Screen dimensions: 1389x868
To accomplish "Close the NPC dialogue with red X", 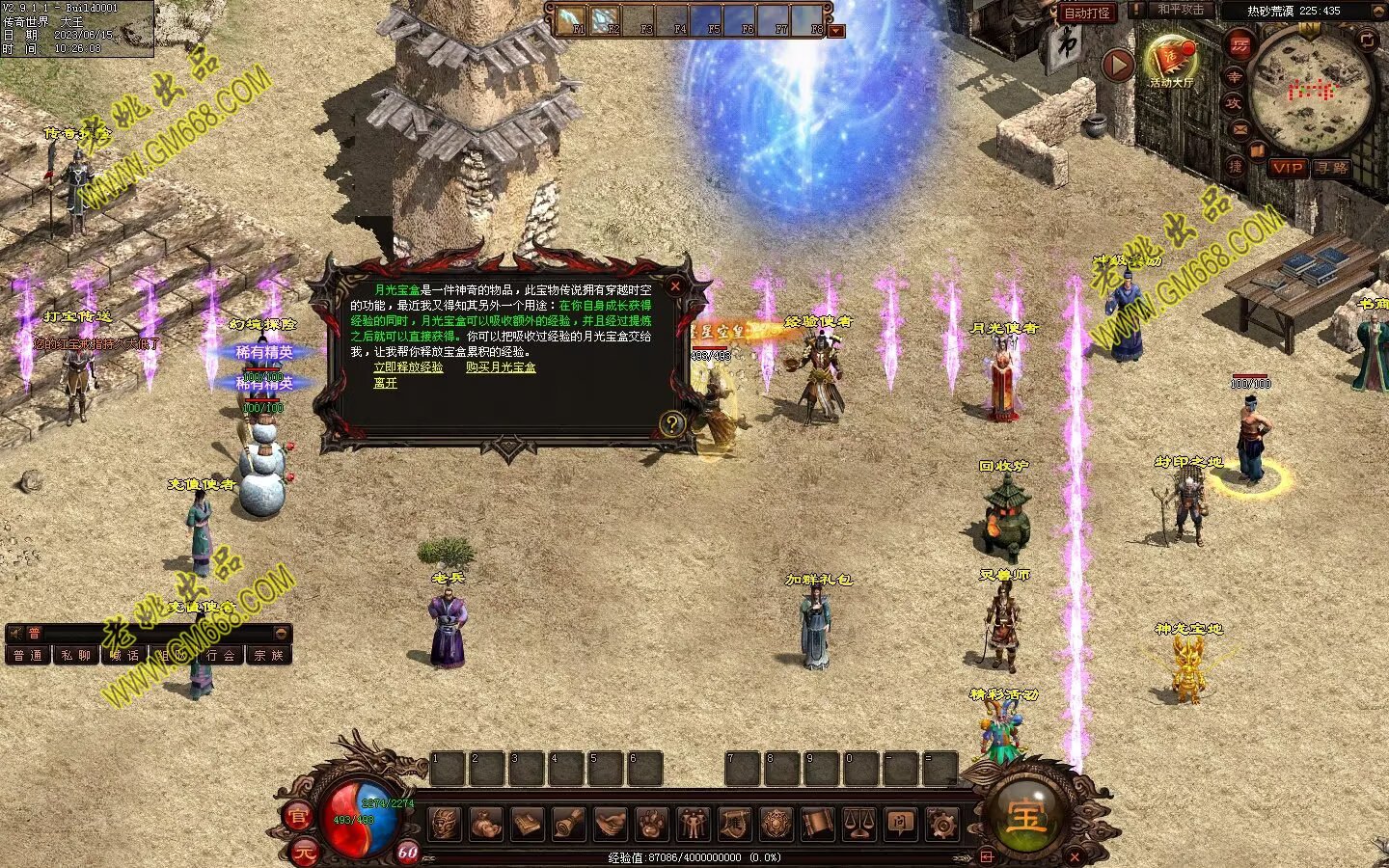I will point(675,285).
